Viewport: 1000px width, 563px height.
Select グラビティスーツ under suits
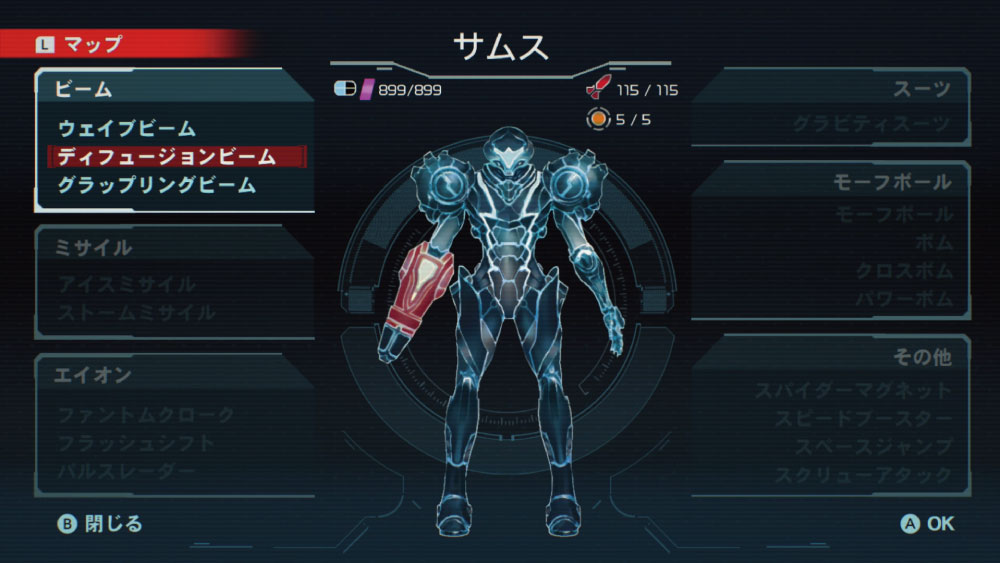pyautogui.click(x=872, y=125)
